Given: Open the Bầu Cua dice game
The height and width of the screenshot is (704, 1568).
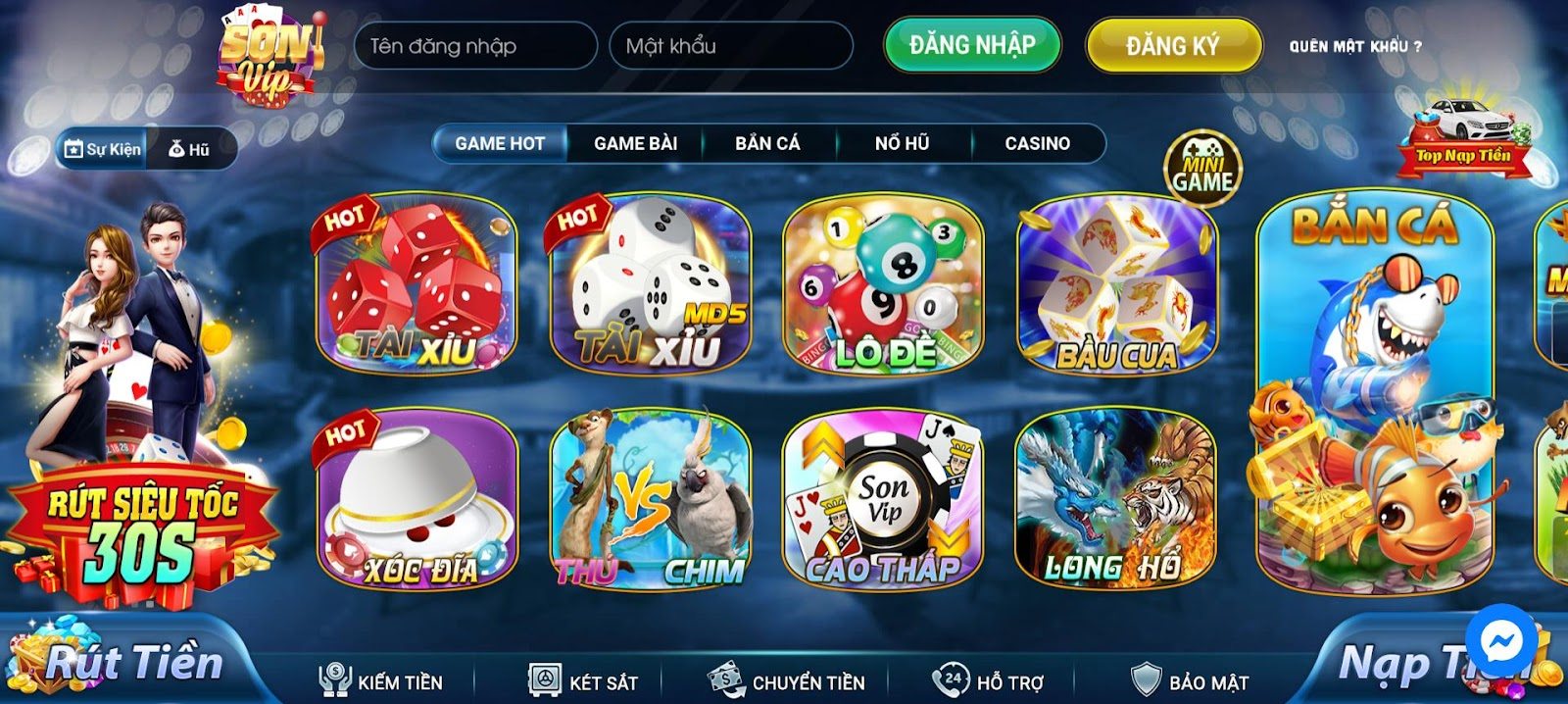Looking at the screenshot, I should (x=1116, y=283).
